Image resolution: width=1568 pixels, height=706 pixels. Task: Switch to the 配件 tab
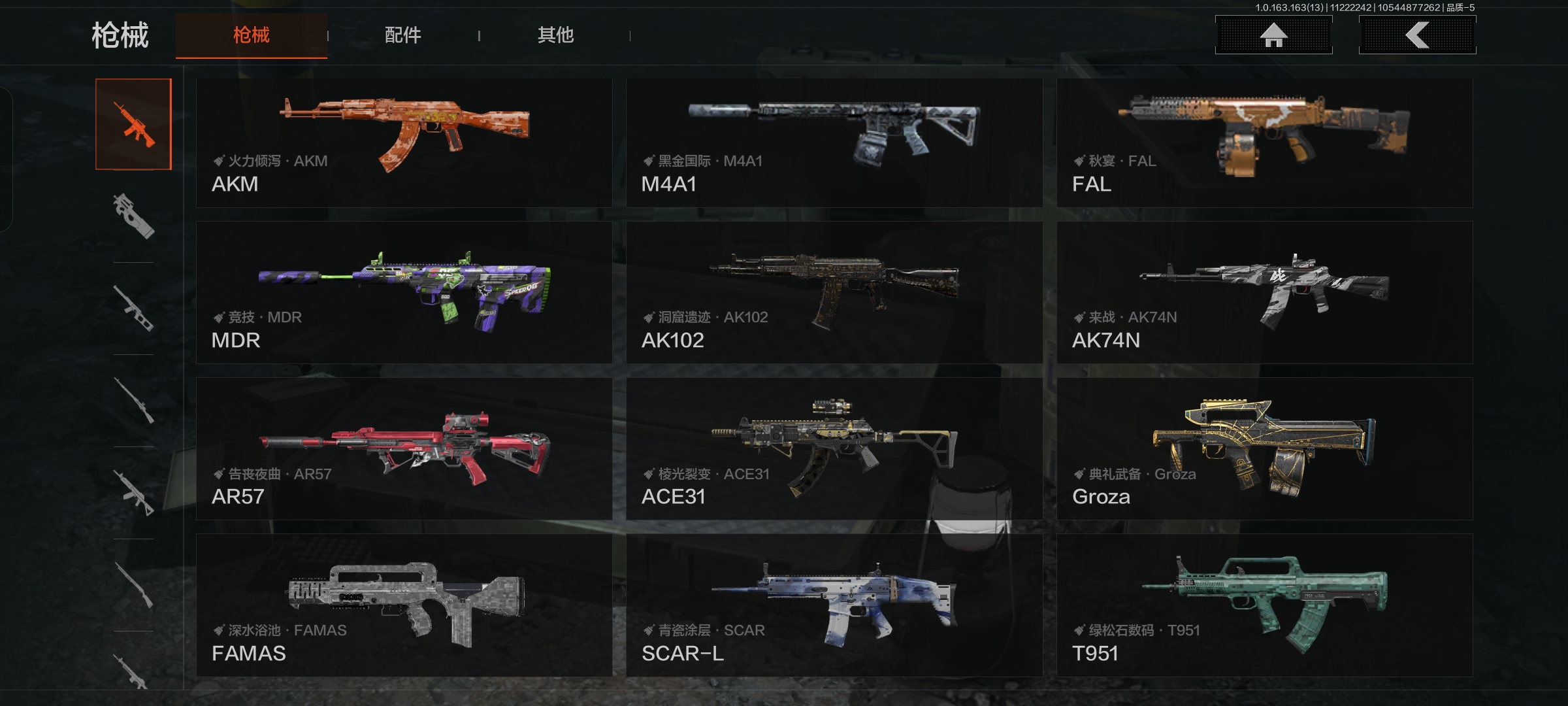pyautogui.click(x=403, y=35)
